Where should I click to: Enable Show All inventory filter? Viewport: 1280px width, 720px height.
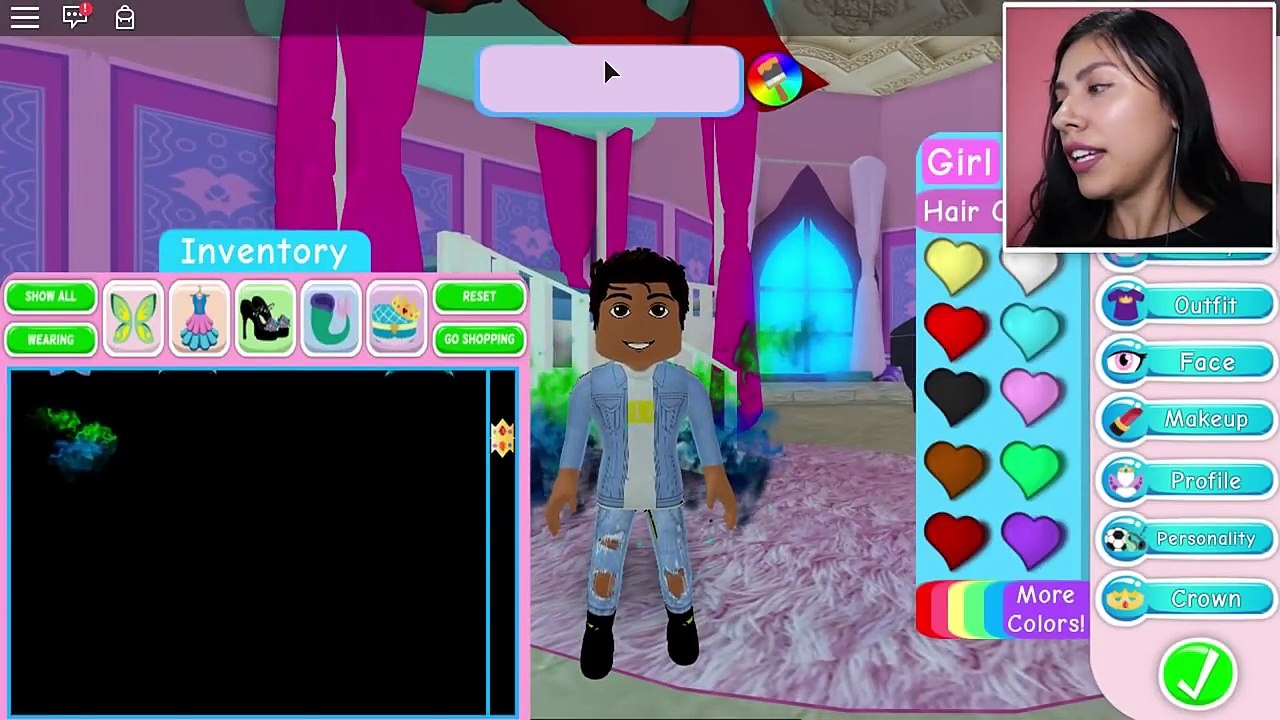tap(50, 296)
